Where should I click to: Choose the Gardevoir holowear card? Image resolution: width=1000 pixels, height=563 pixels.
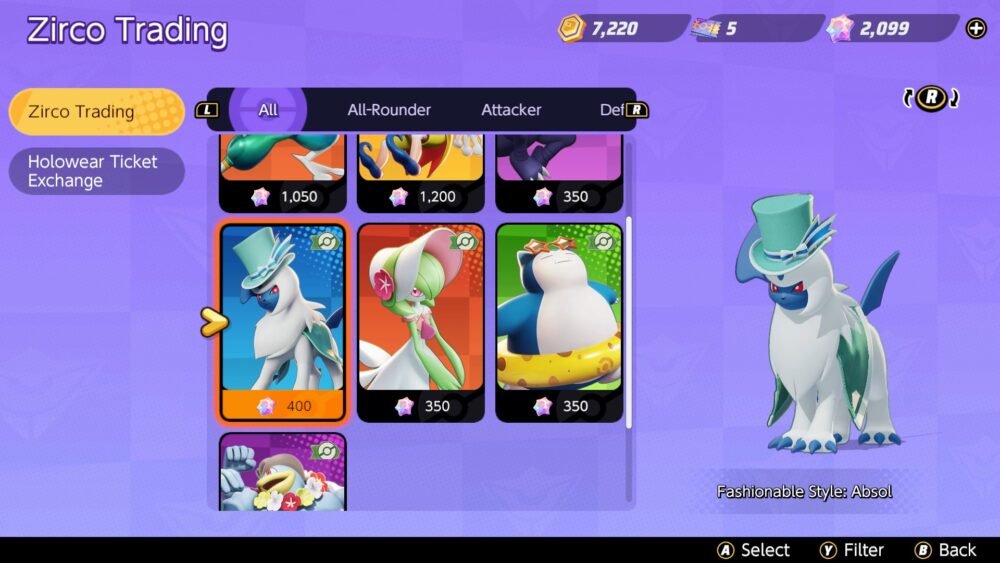click(421, 322)
